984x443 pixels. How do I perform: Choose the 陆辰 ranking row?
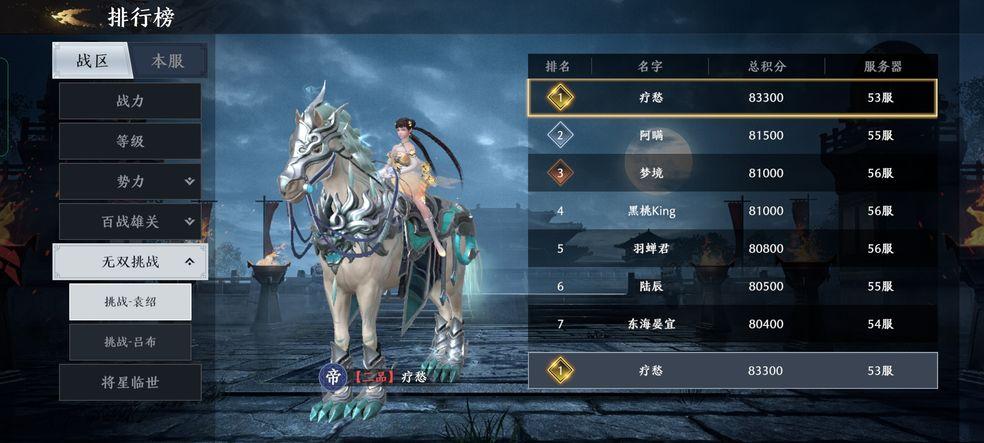732,286
